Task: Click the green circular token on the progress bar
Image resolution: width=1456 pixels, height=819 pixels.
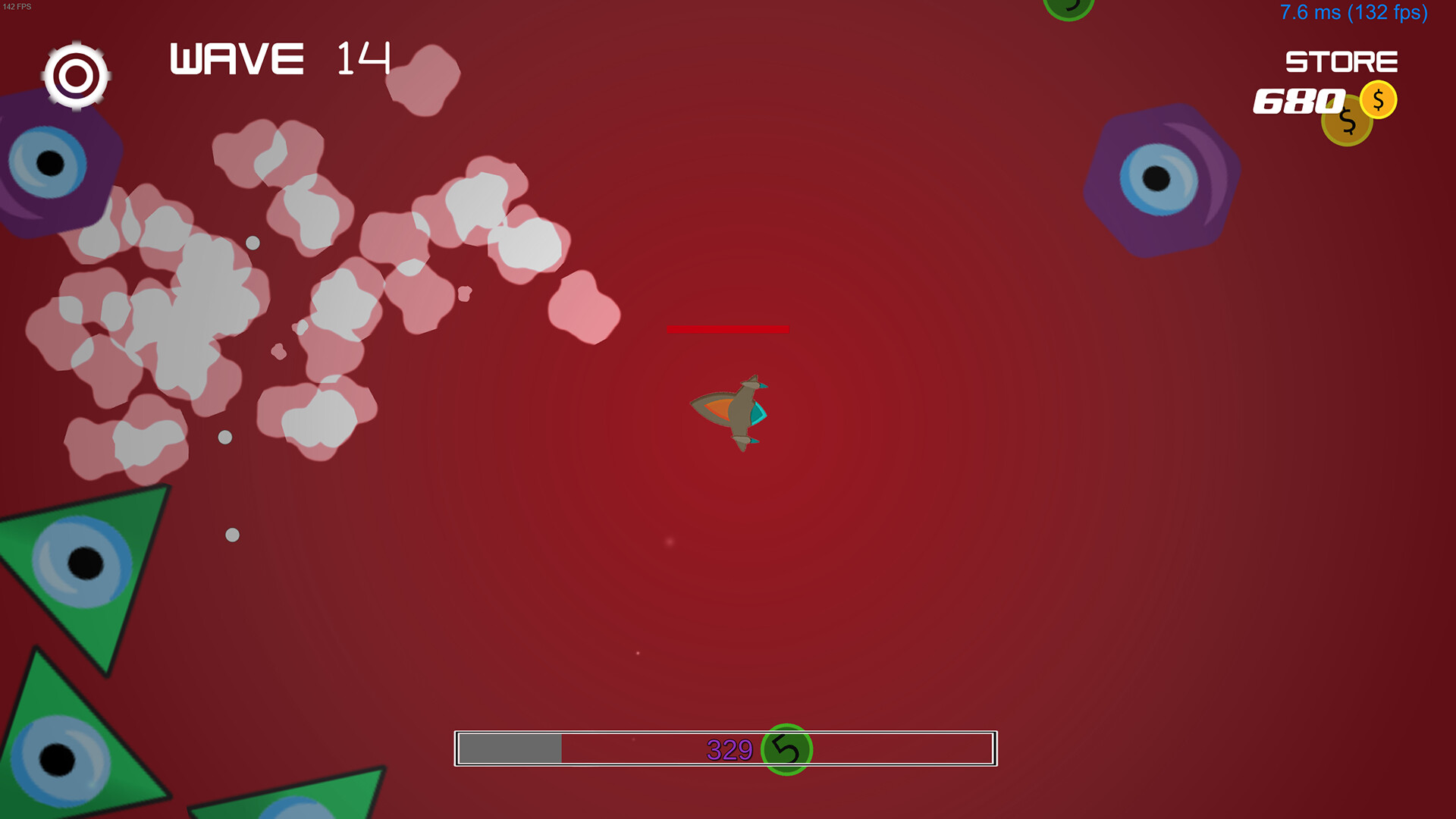Action: 786,749
